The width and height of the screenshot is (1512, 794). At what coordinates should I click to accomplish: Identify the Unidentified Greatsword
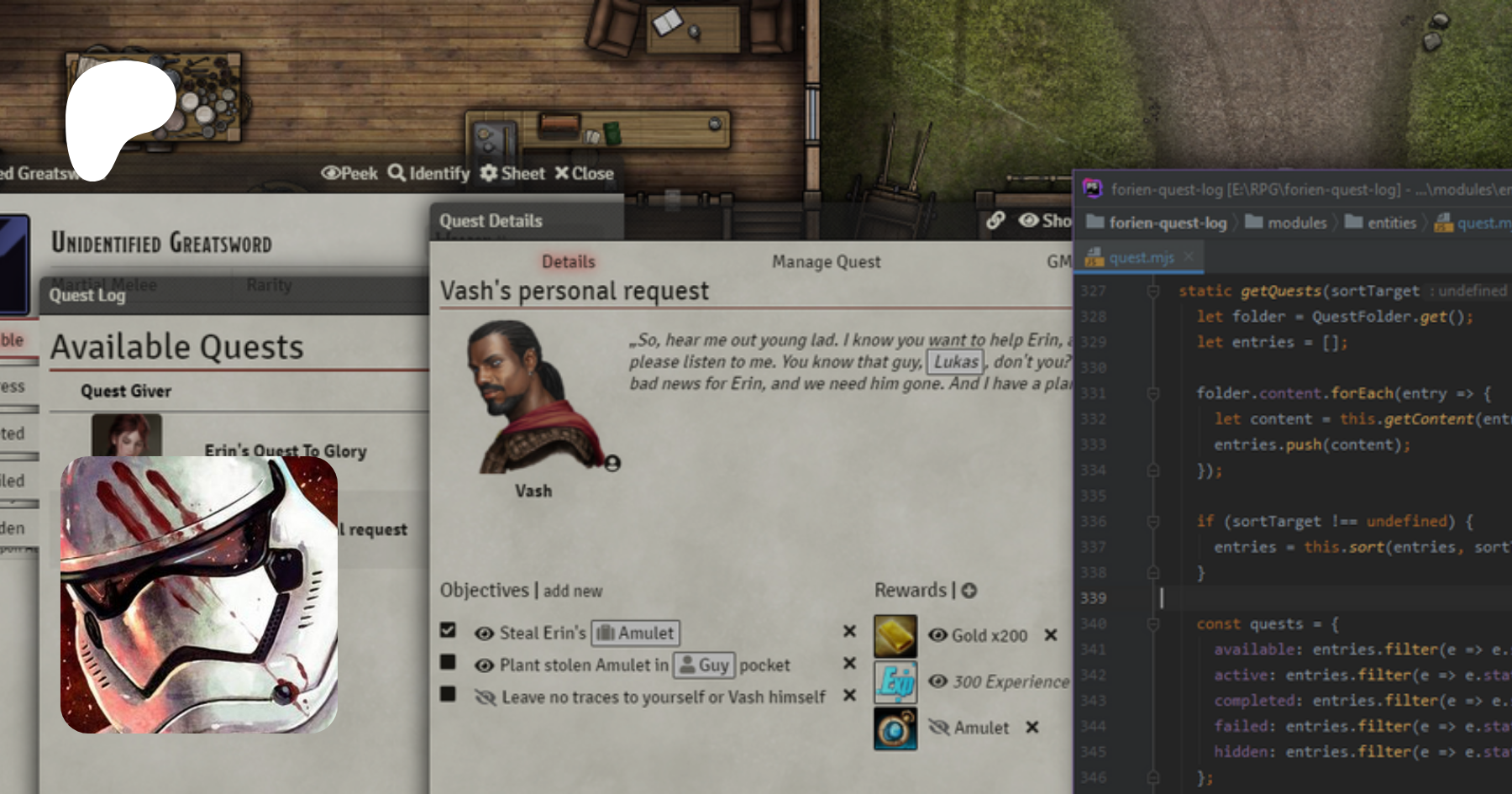[429, 173]
